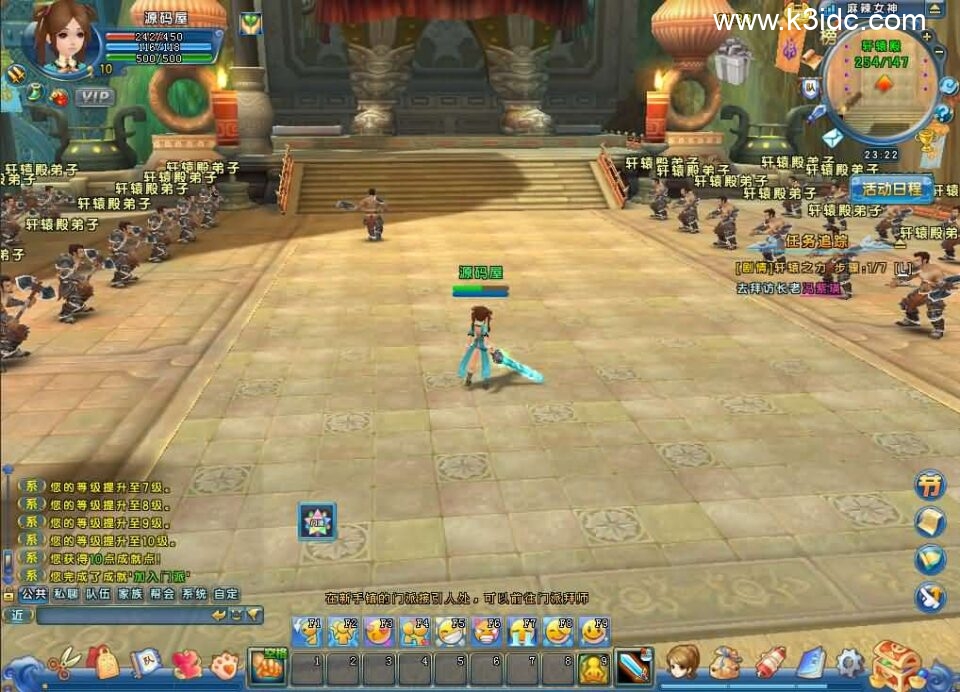Open the gift box icon near the minimap
The width and height of the screenshot is (960, 692).
733,62
